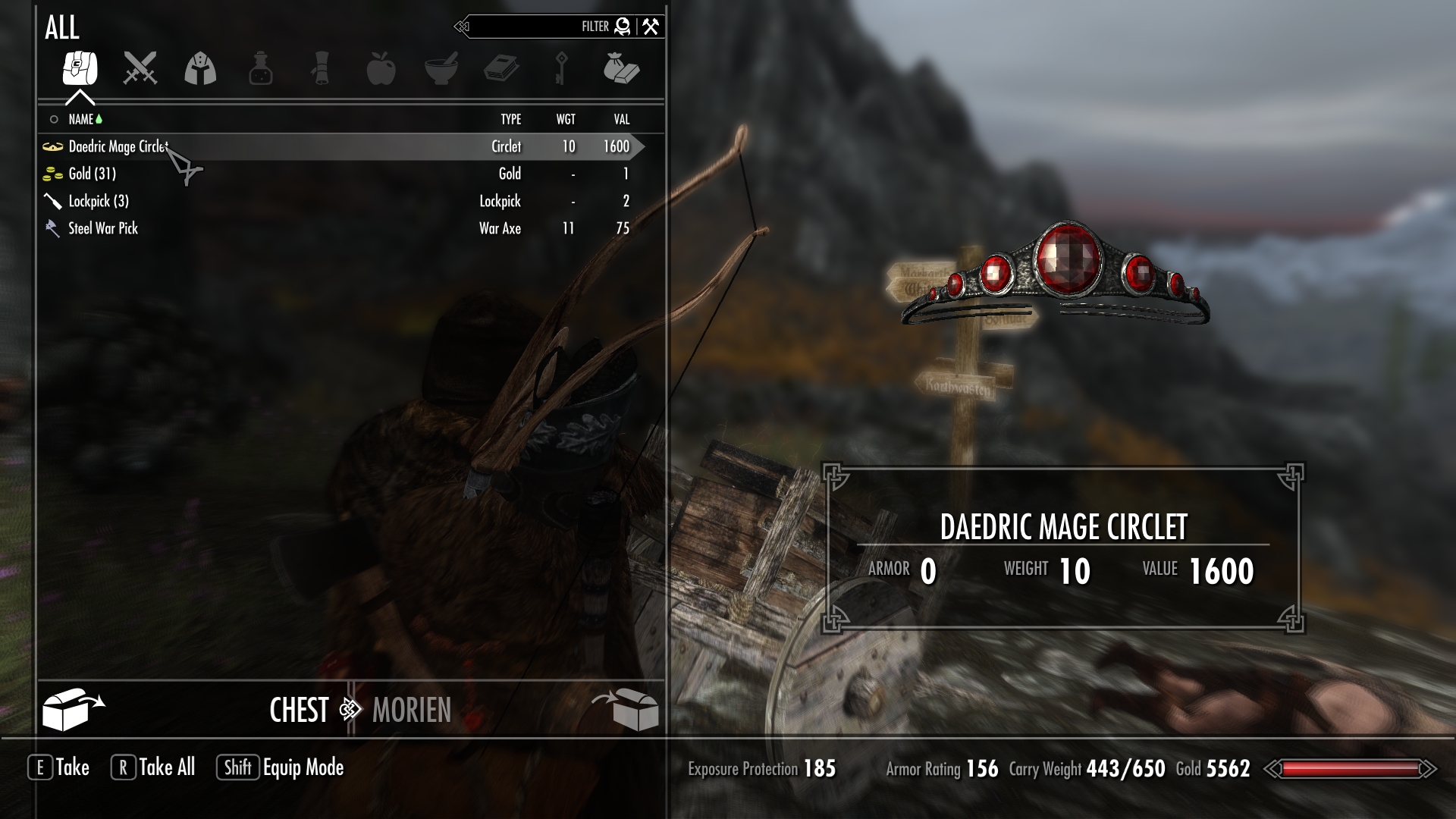1456x819 pixels.
Task: Open the Books category tab
Action: (x=501, y=69)
